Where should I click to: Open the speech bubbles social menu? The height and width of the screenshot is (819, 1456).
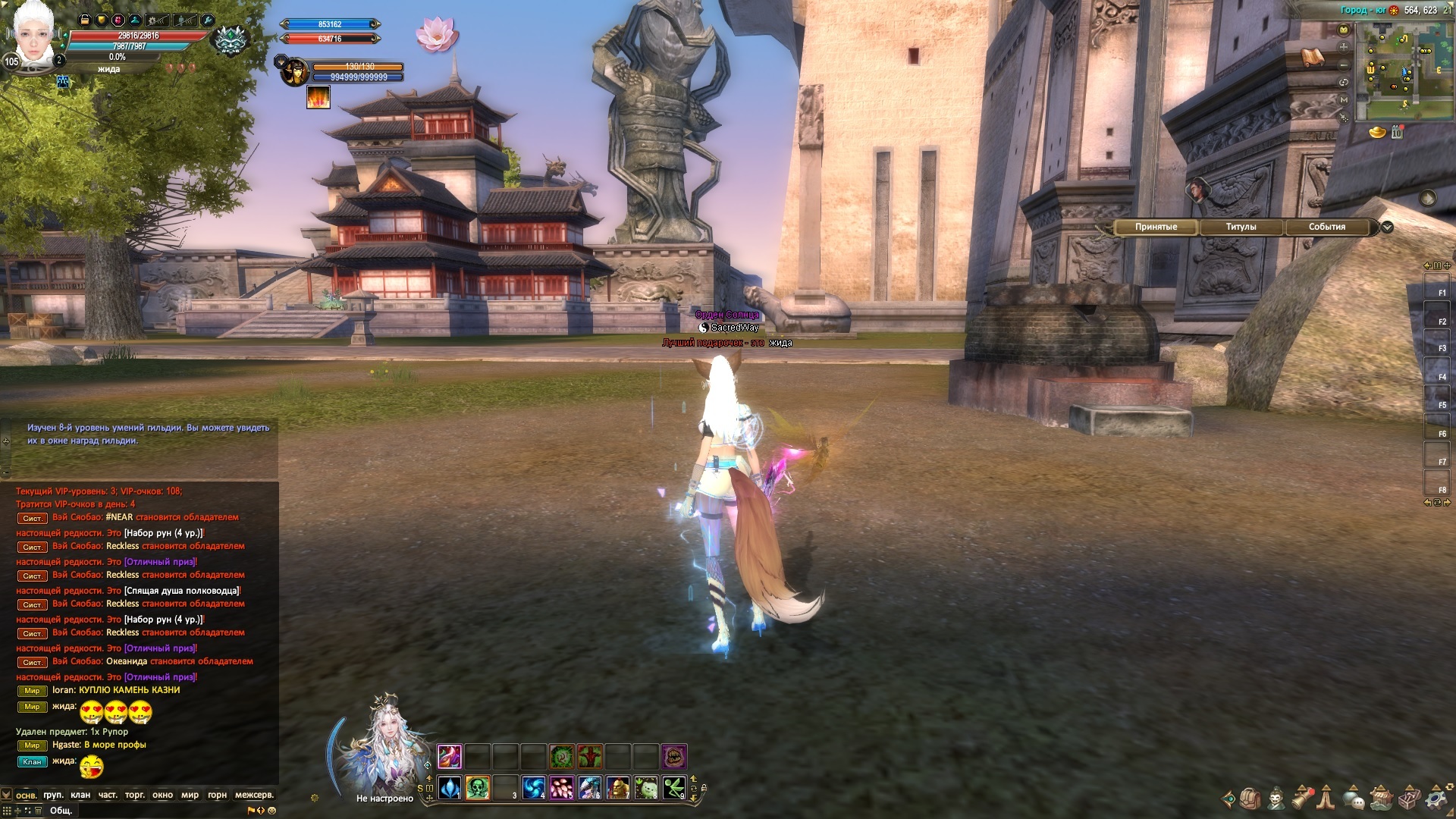tap(1354, 799)
